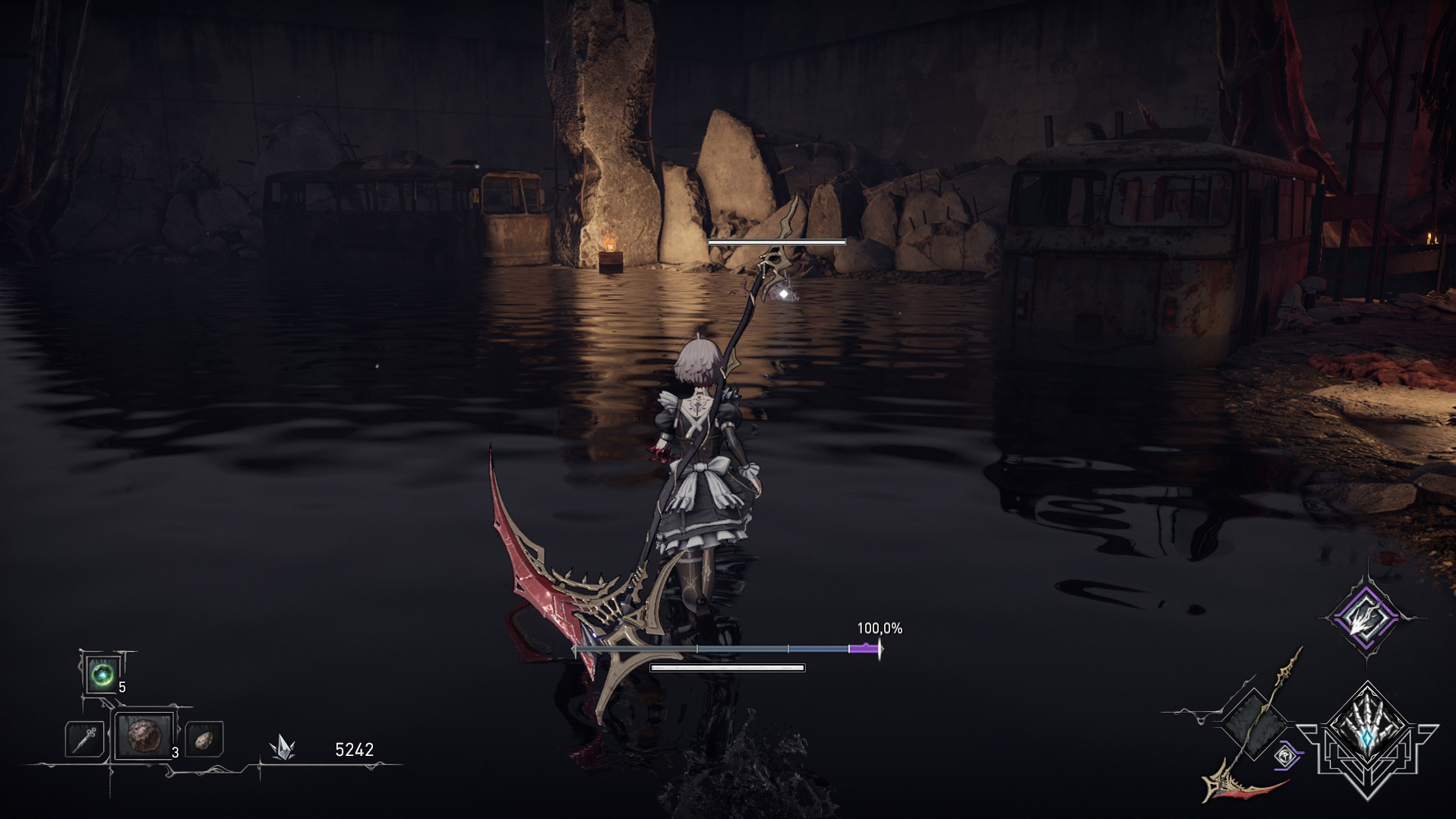Choose the syringe item slot
Screen dimensions: 1456x819
(x=84, y=738)
